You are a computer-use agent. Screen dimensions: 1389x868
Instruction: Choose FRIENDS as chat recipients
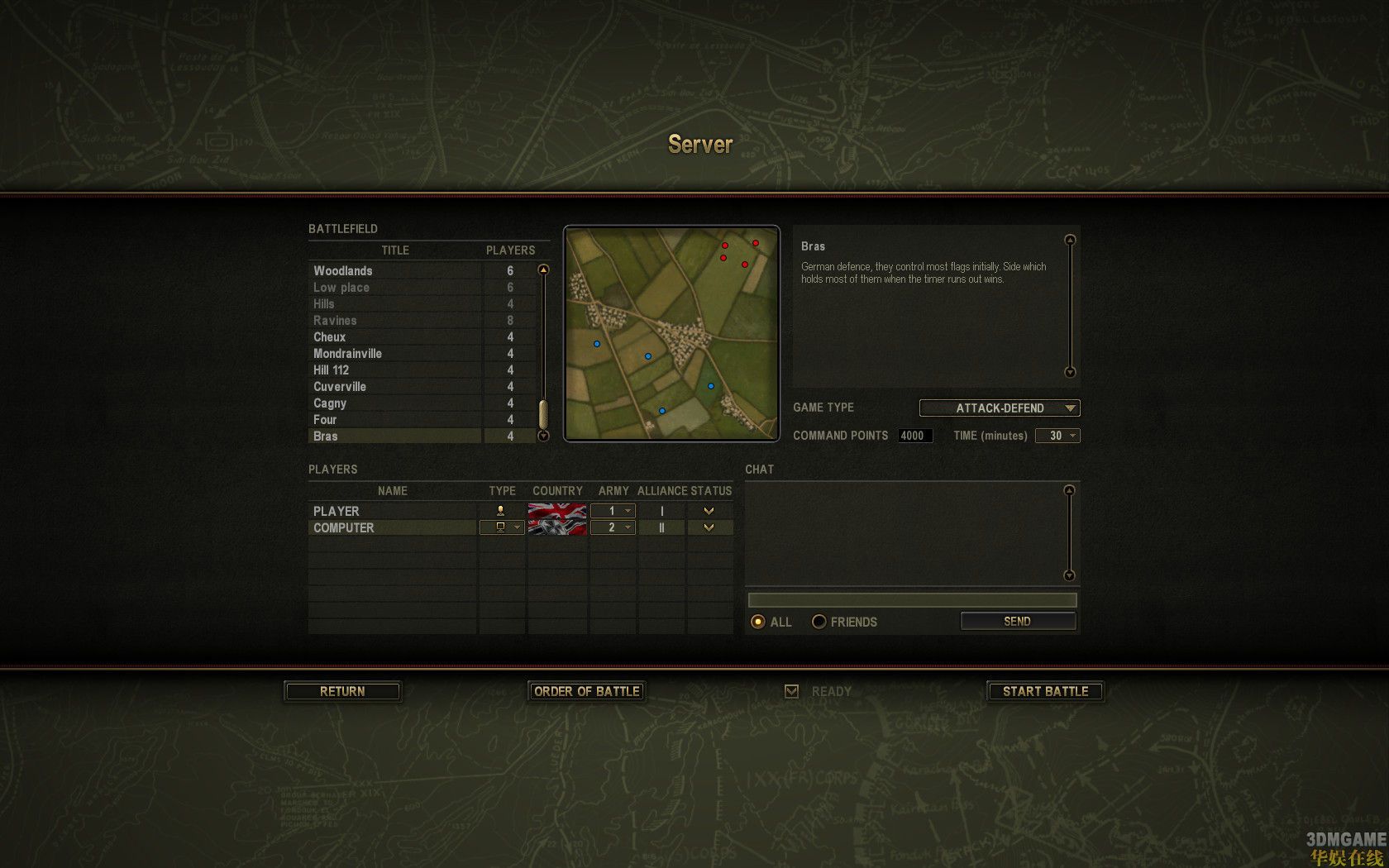click(x=819, y=622)
